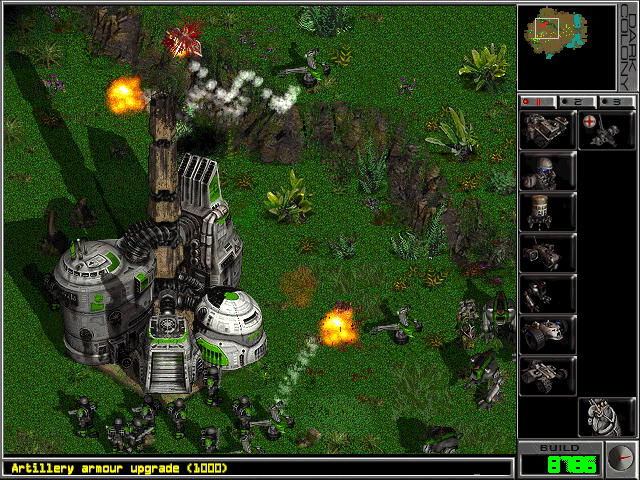This screenshot has height=480, width=640.
Task: Select the red cross medic unit icon
Action: pos(606,130)
